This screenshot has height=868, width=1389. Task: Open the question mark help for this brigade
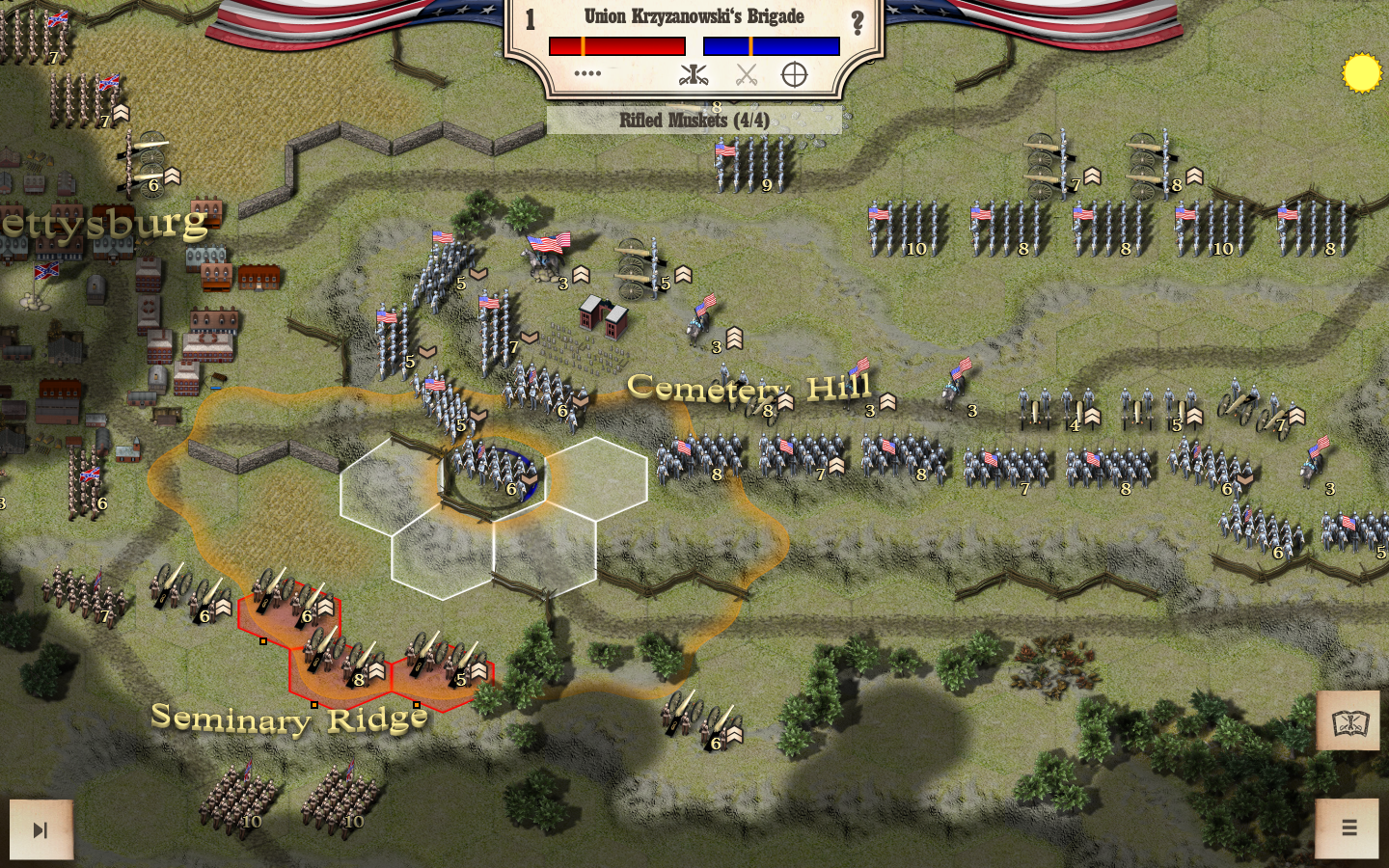tap(857, 23)
